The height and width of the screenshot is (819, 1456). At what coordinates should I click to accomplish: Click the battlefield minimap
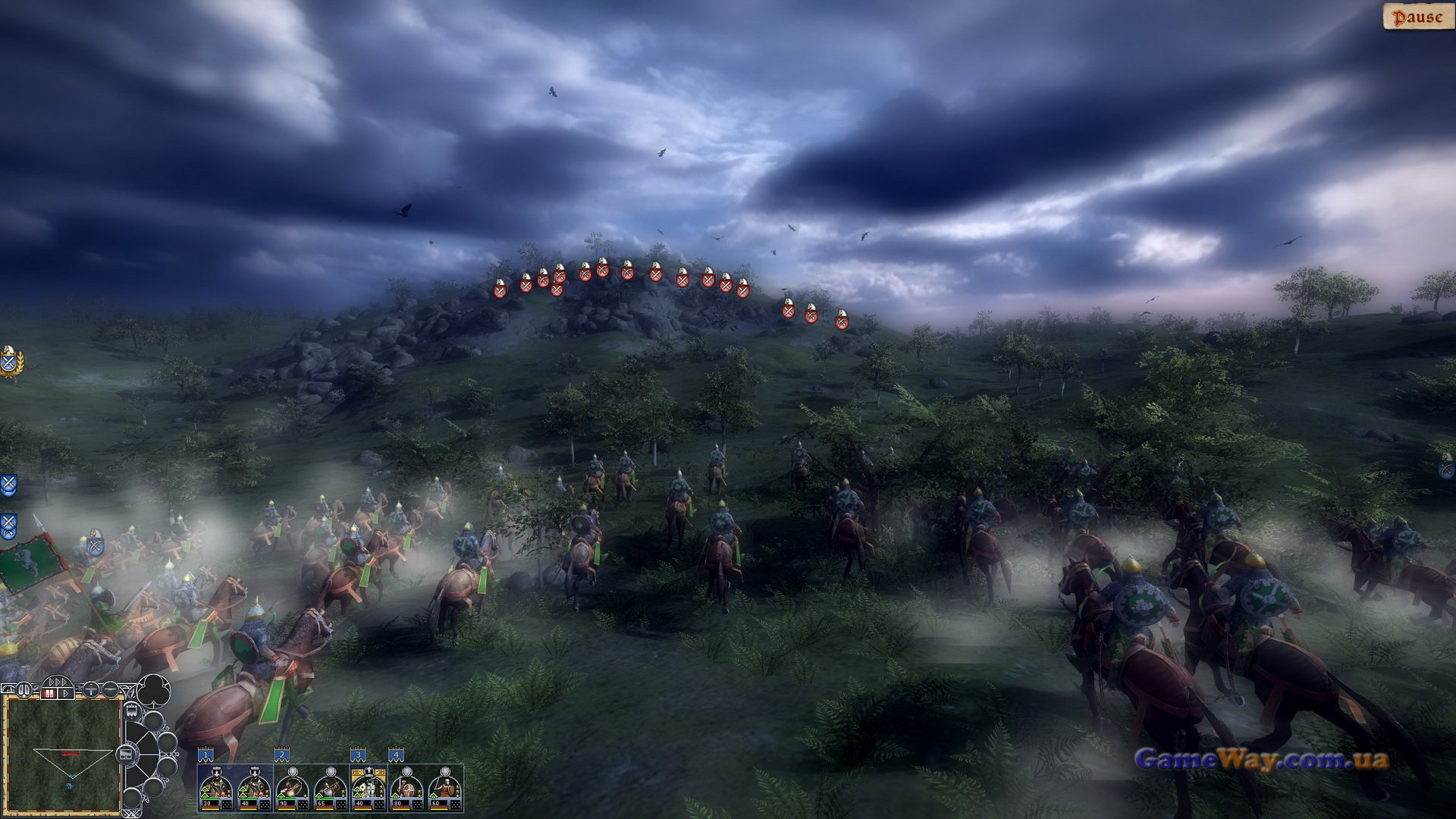pyautogui.click(x=63, y=755)
